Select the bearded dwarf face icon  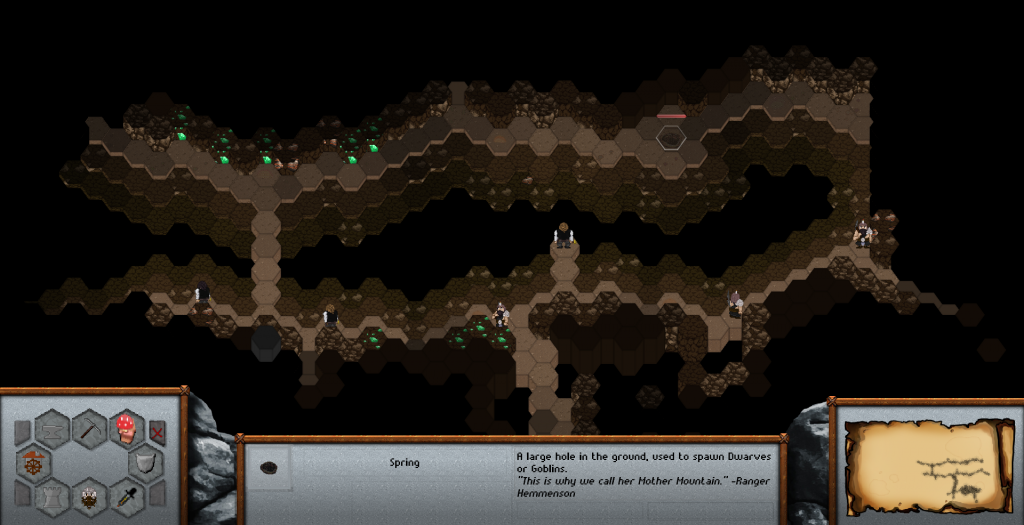(90, 495)
